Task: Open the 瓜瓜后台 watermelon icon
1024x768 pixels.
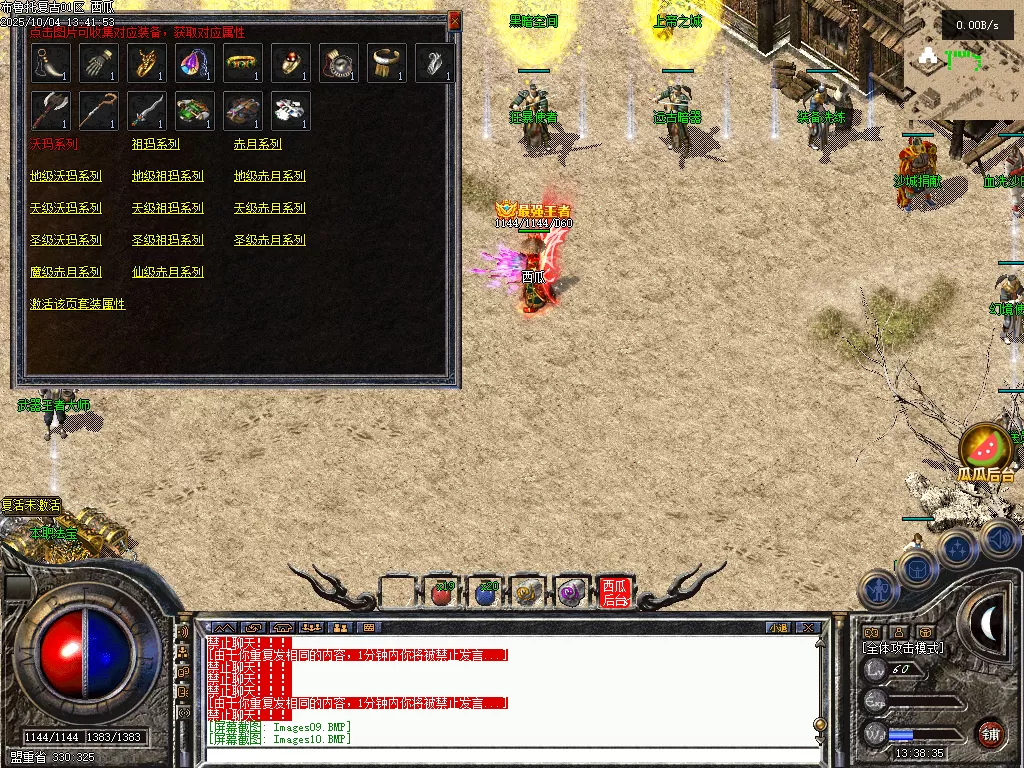Action: (985, 448)
